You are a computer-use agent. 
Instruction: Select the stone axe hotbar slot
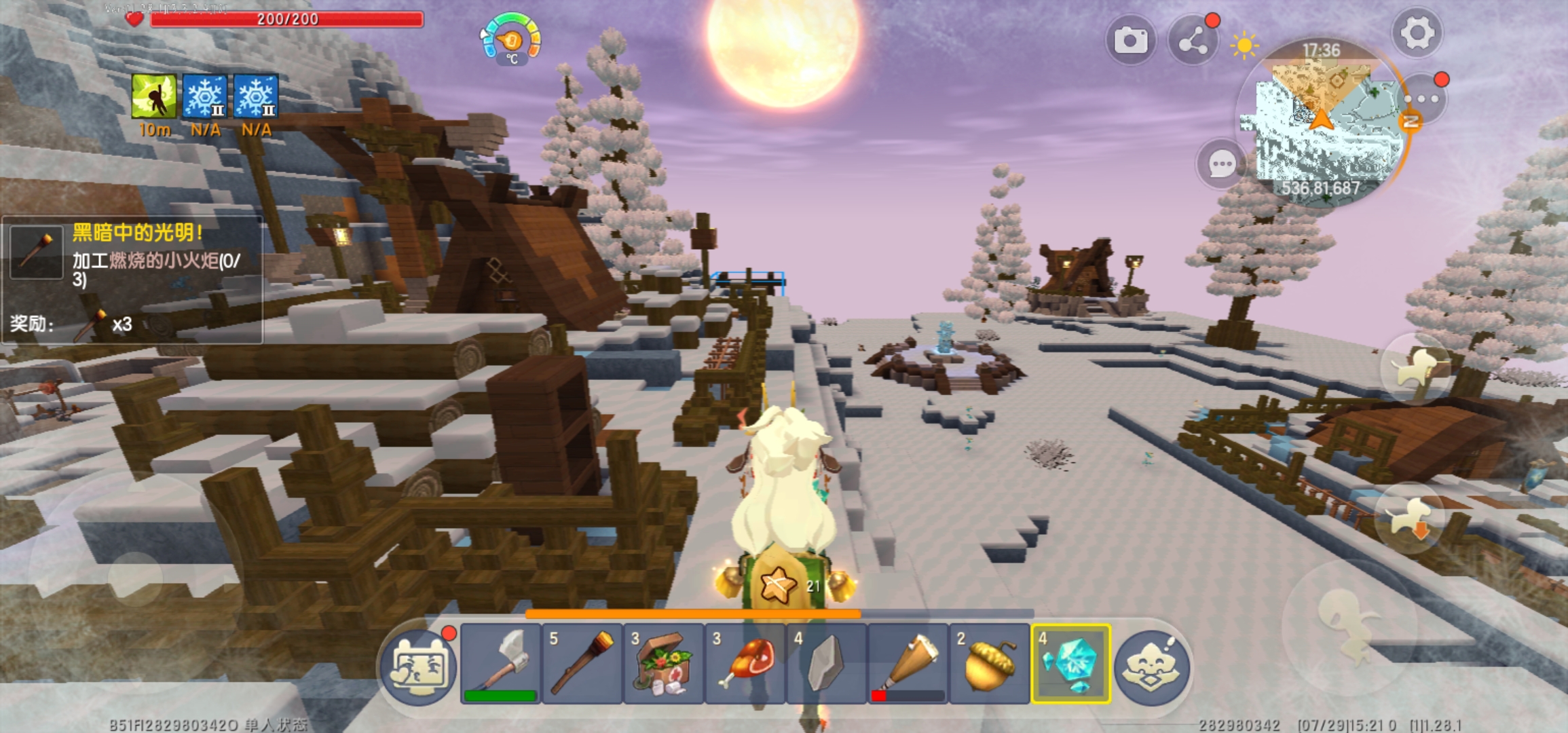point(501,663)
